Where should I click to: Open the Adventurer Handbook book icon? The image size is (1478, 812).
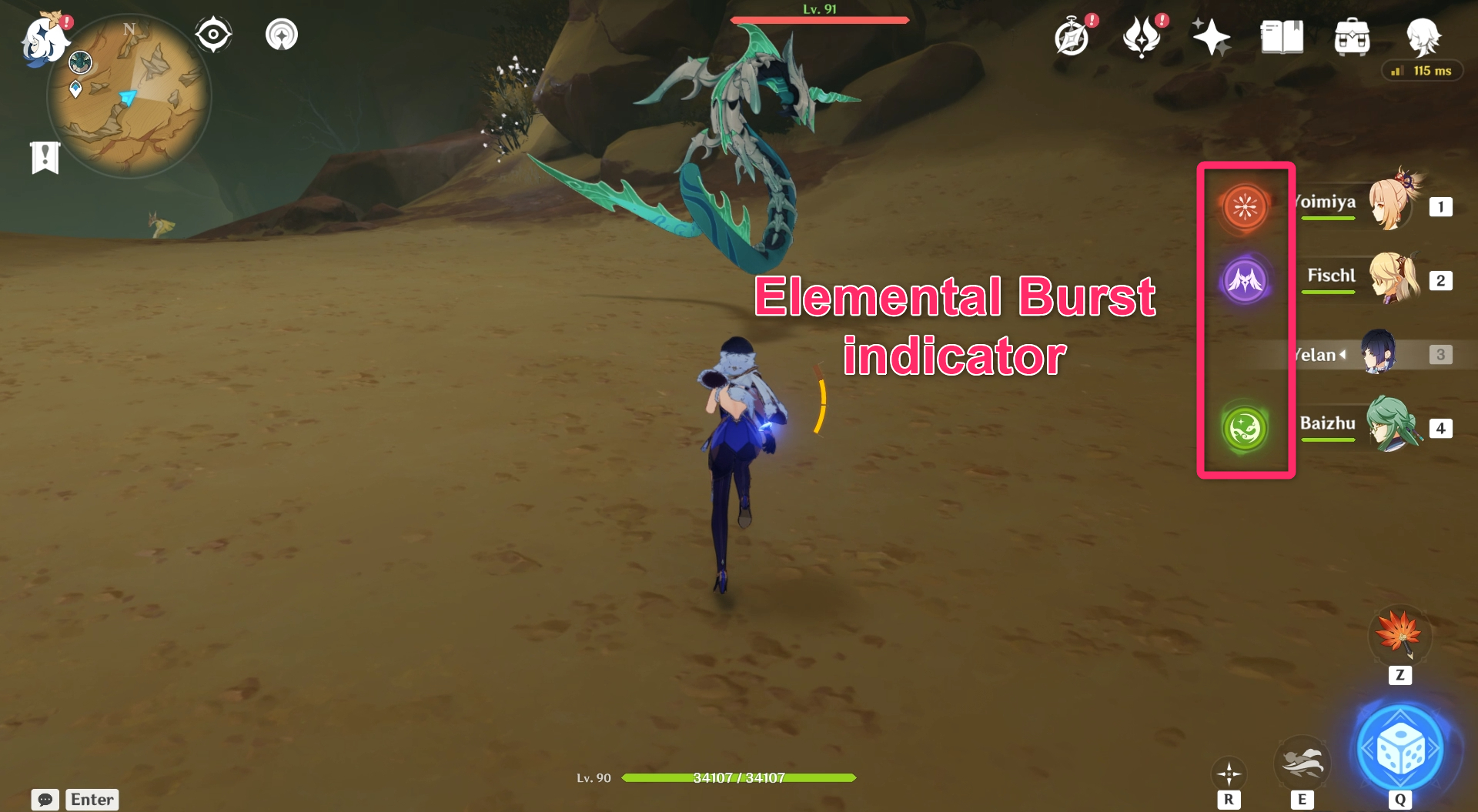1280,36
